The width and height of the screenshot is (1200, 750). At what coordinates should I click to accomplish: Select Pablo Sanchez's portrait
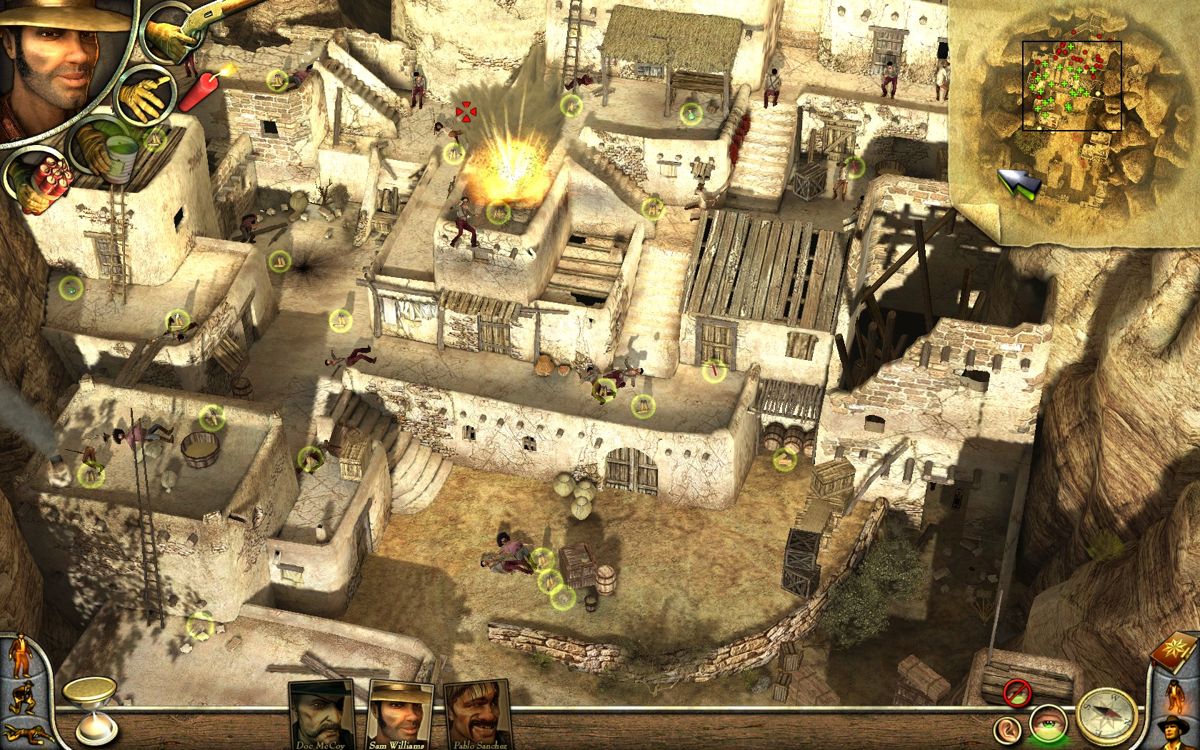point(476,714)
